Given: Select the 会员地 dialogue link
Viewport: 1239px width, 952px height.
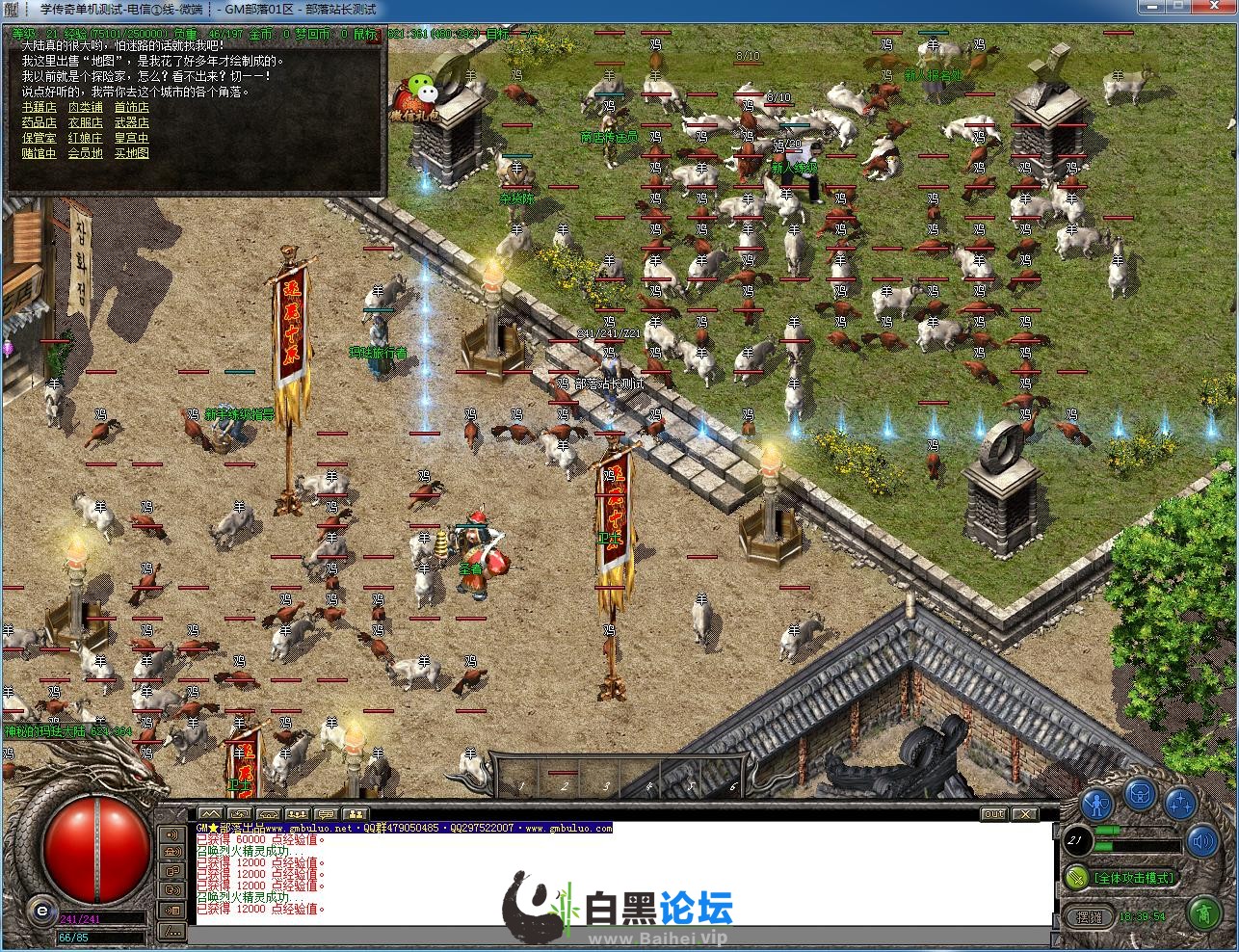Looking at the screenshot, I should pos(85,154).
